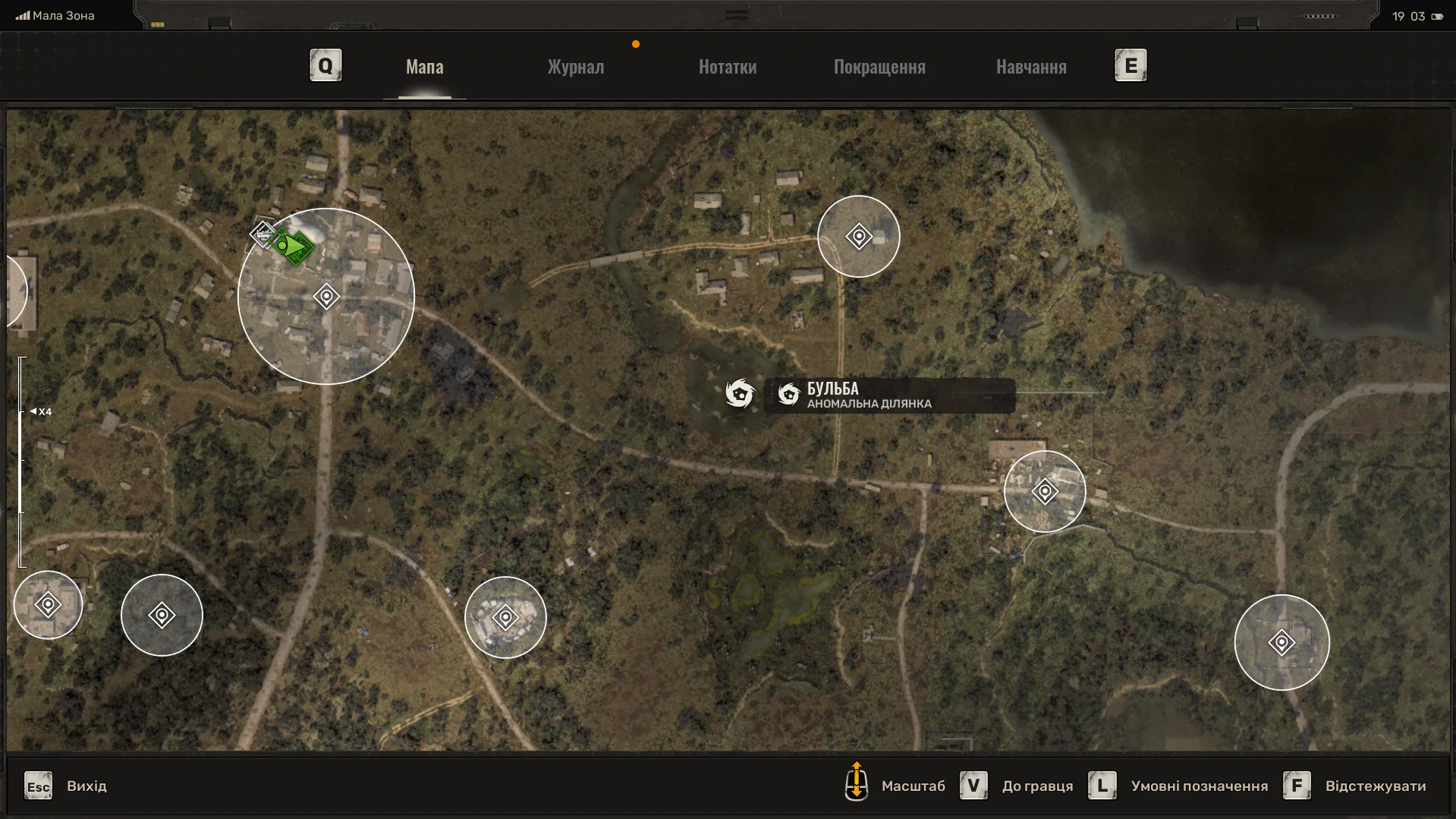
Task: Go to the Навчання tab
Action: tap(1030, 67)
